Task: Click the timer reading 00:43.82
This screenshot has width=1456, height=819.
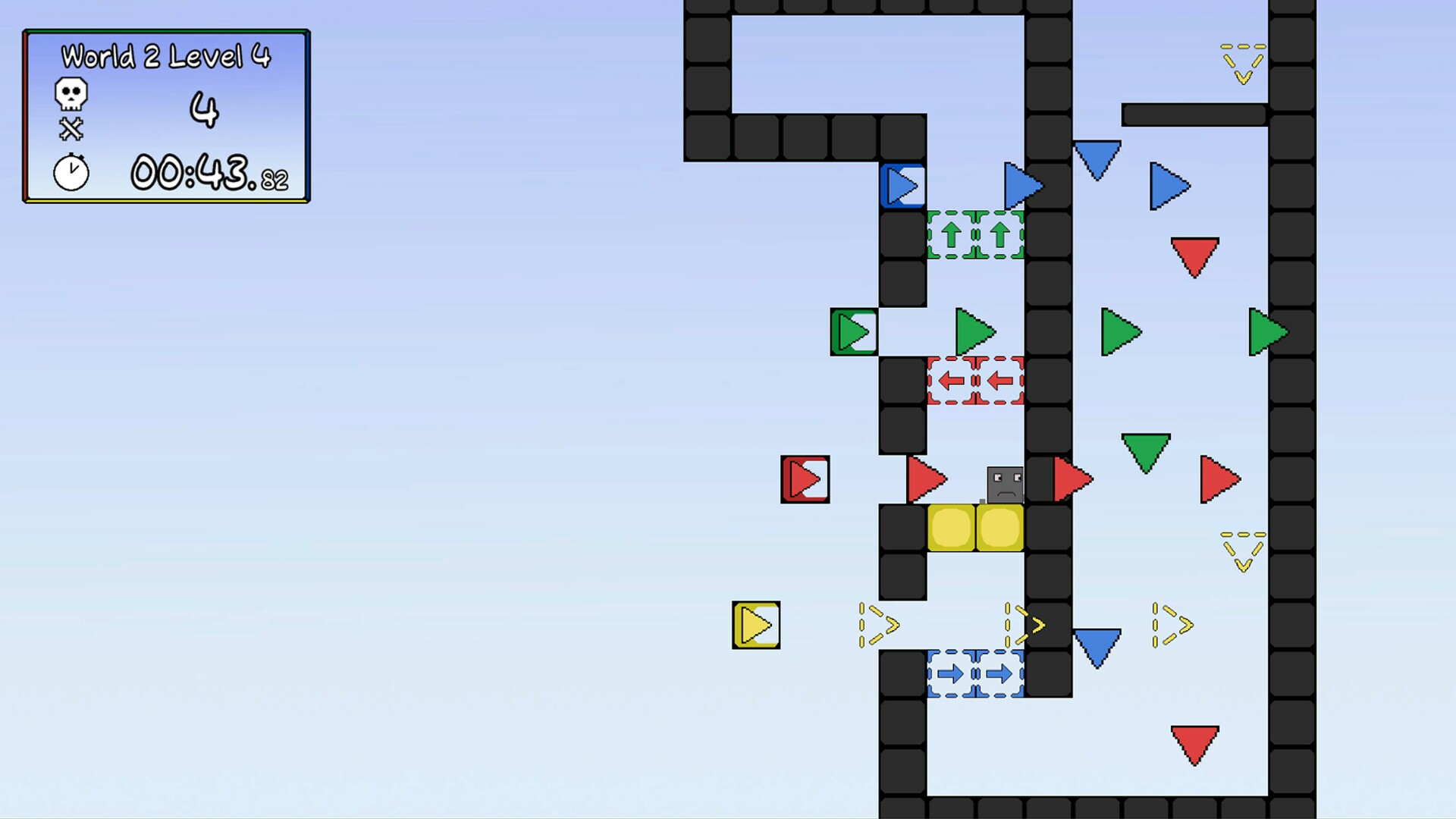Action: (x=205, y=173)
